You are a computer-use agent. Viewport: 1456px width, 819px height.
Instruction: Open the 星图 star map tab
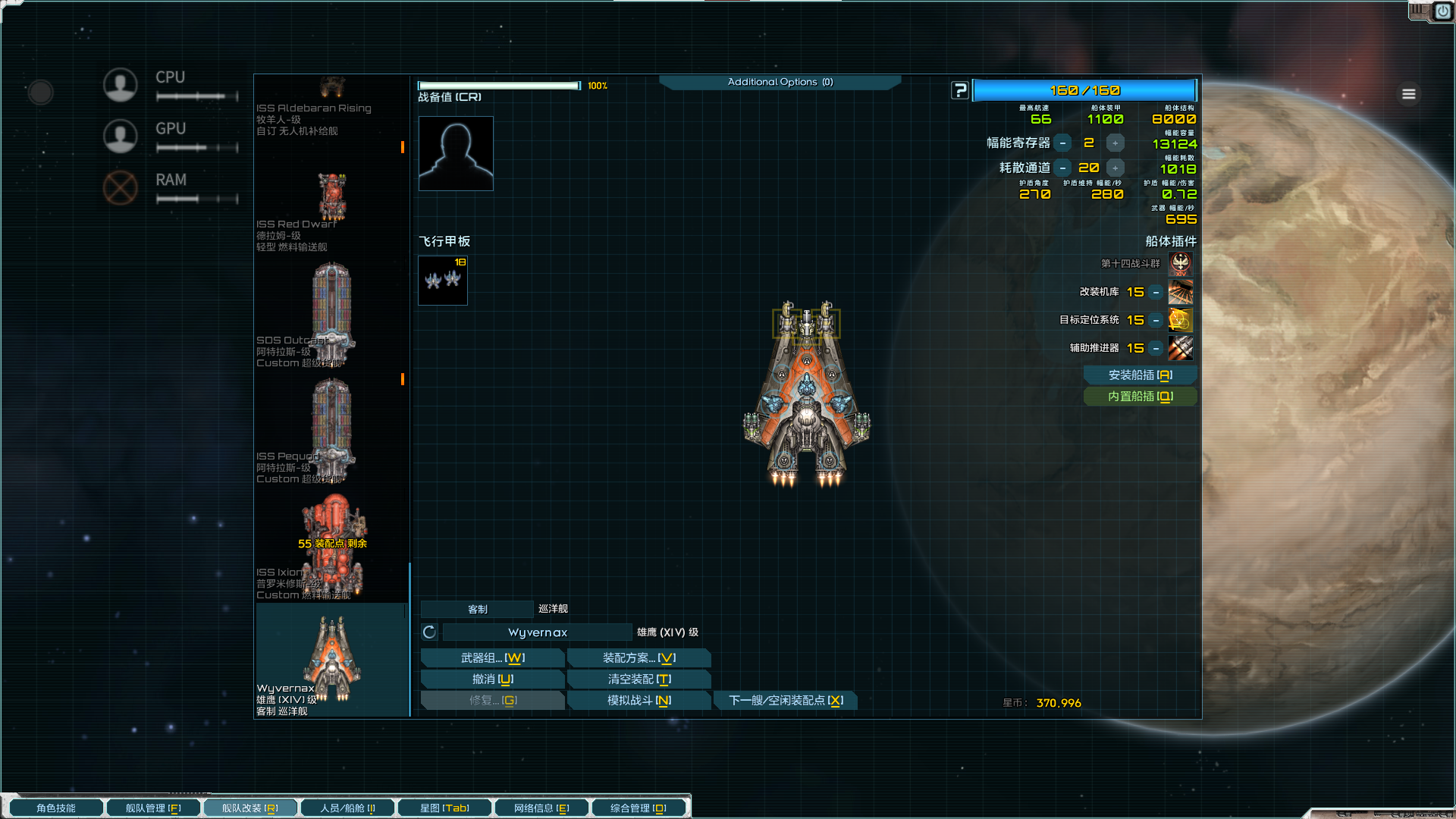click(444, 808)
